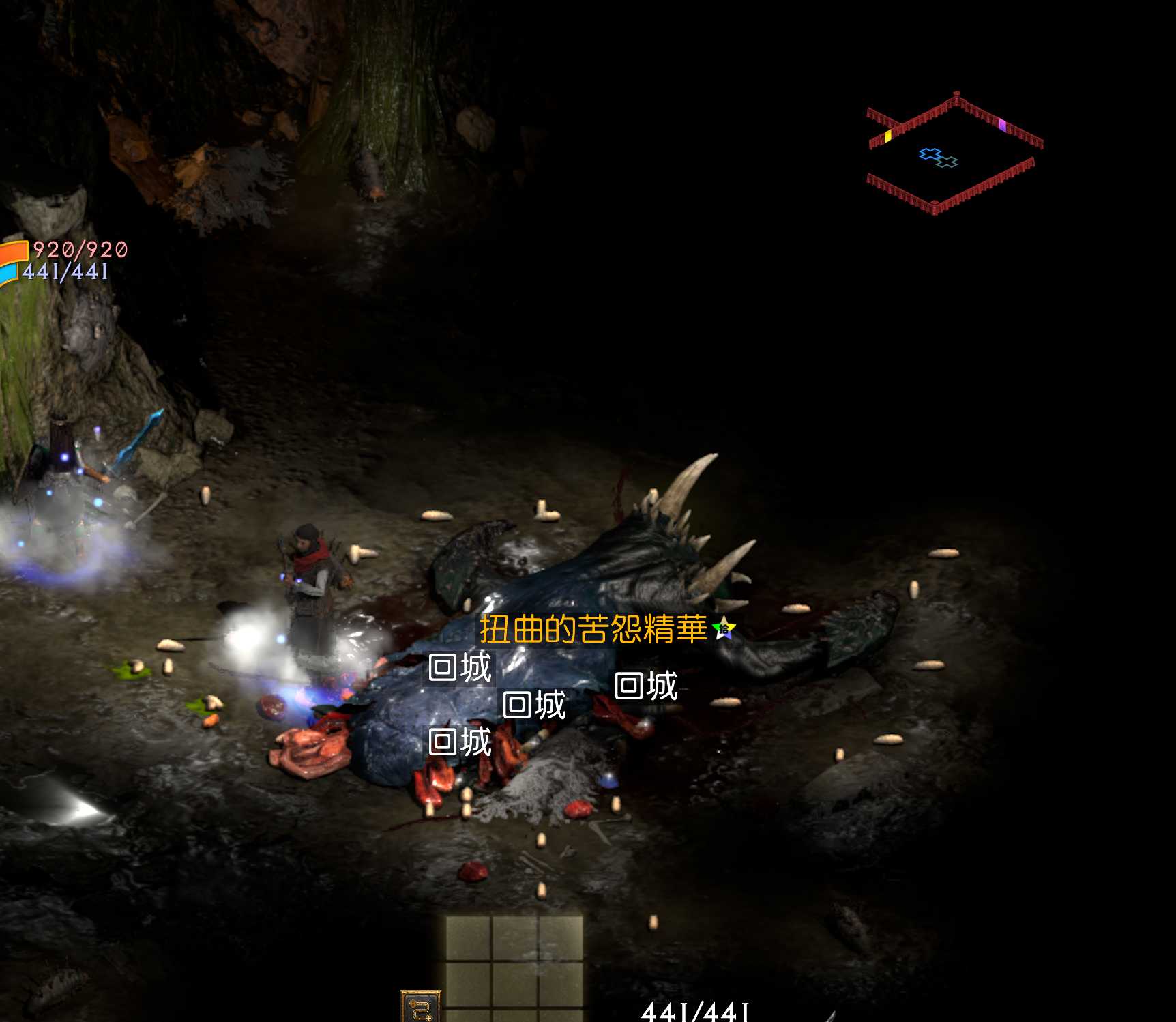Viewport: 1176px width, 1022px height.
Task: Pick up the 扭曲的苦怨精華 item label
Action: pyautogui.click(x=592, y=629)
